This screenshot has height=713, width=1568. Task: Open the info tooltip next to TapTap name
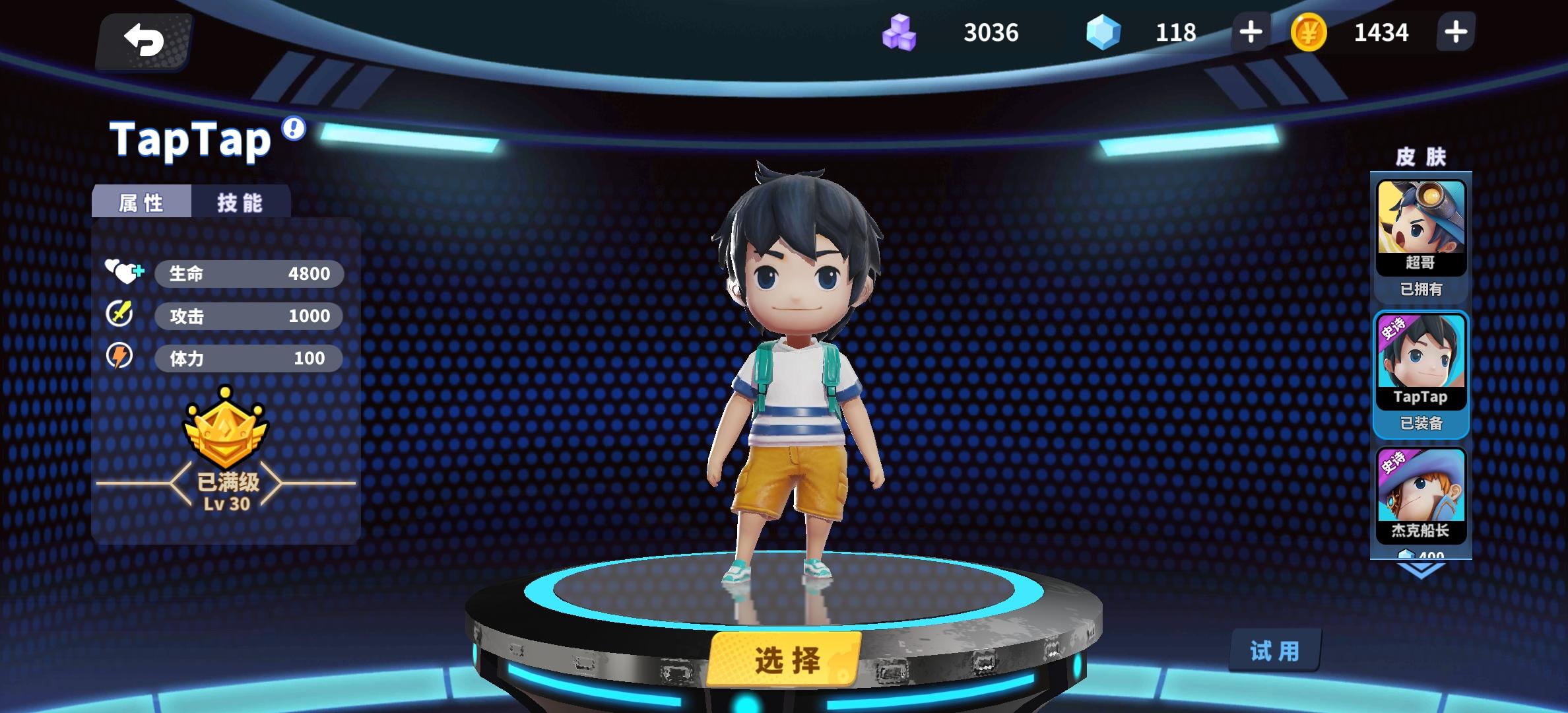point(292,129)
